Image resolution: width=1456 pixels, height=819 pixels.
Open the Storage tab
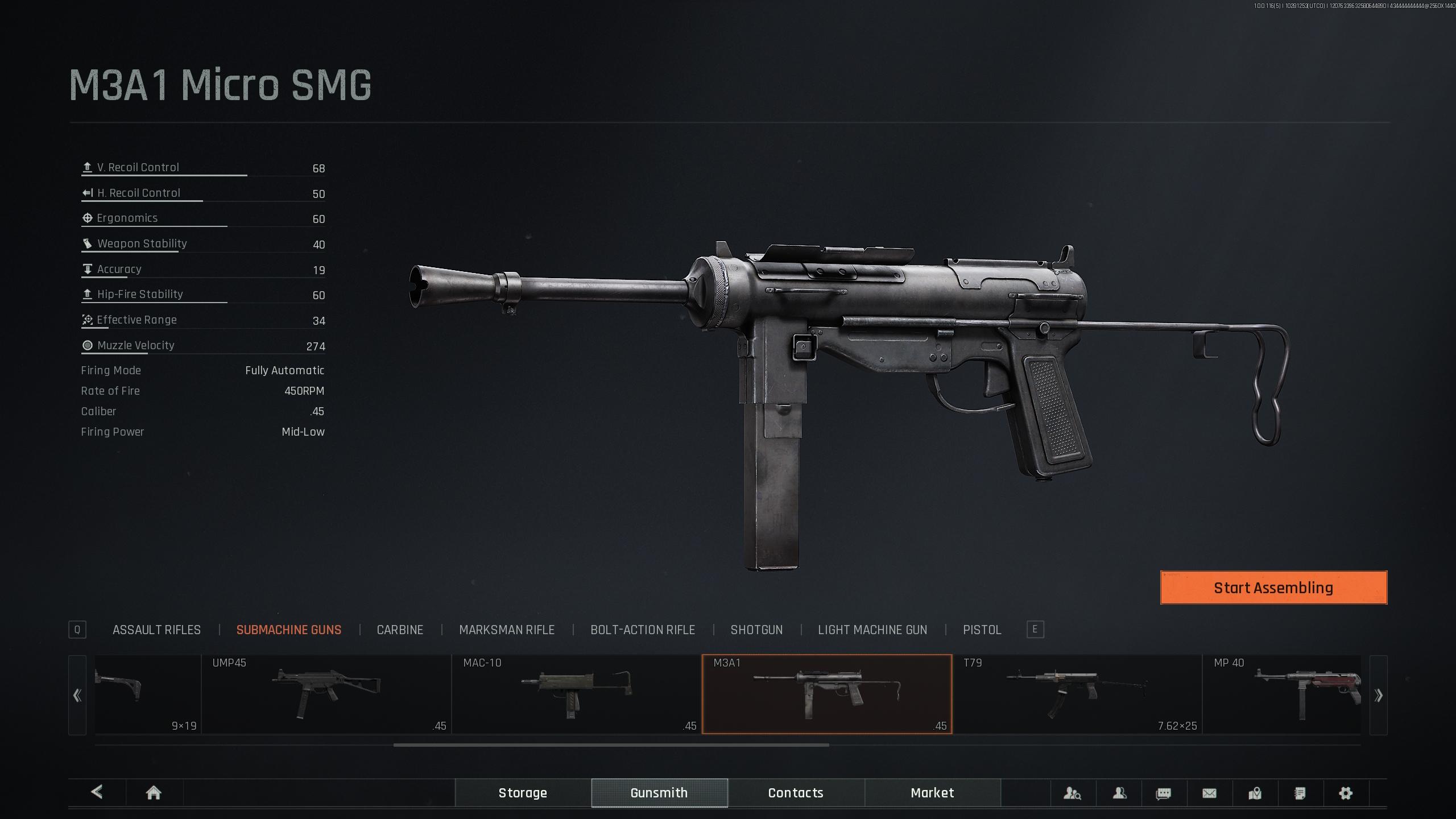tap(523, 793)
